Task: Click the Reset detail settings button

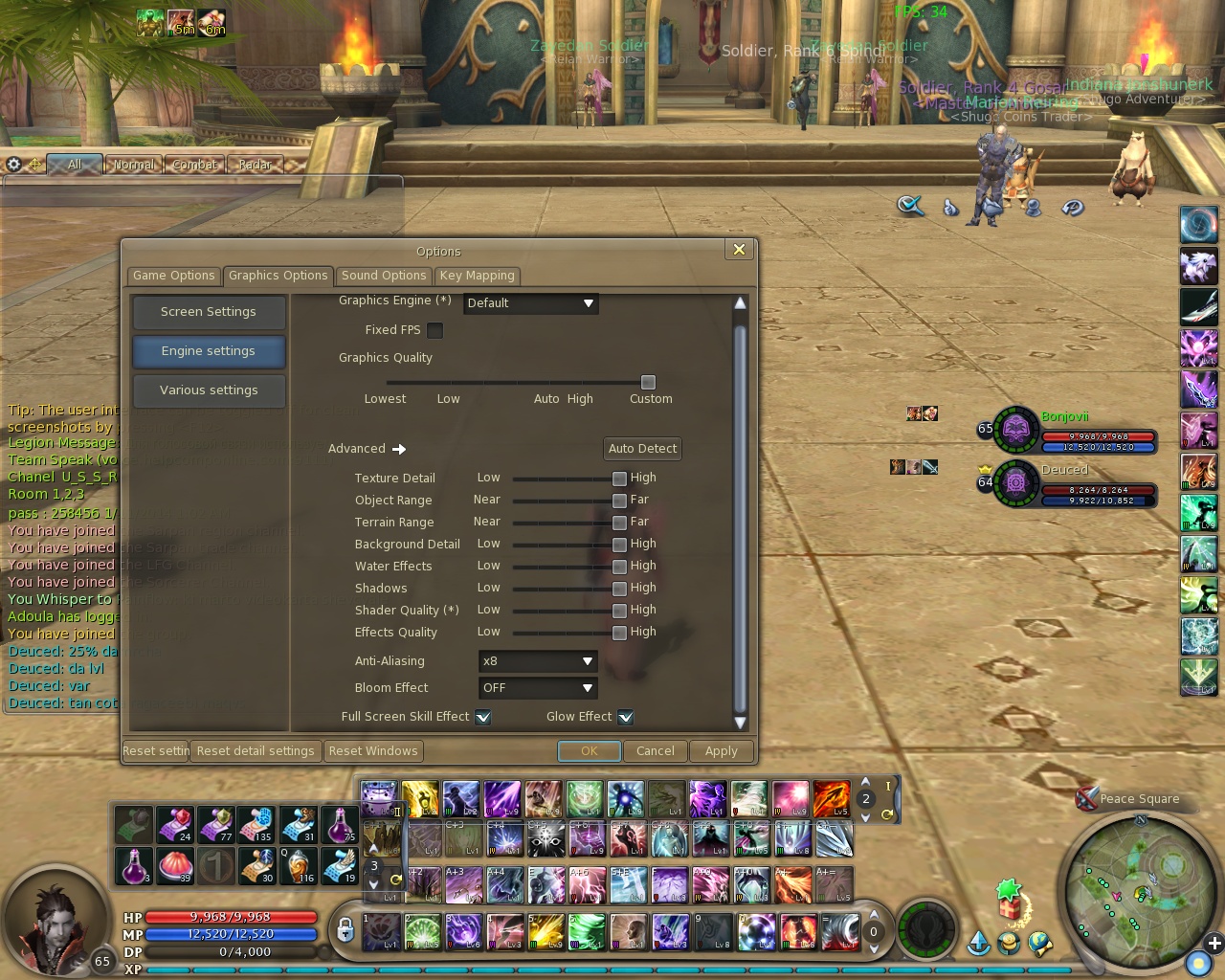Action: pyautogui.click(x=256, y=751)
